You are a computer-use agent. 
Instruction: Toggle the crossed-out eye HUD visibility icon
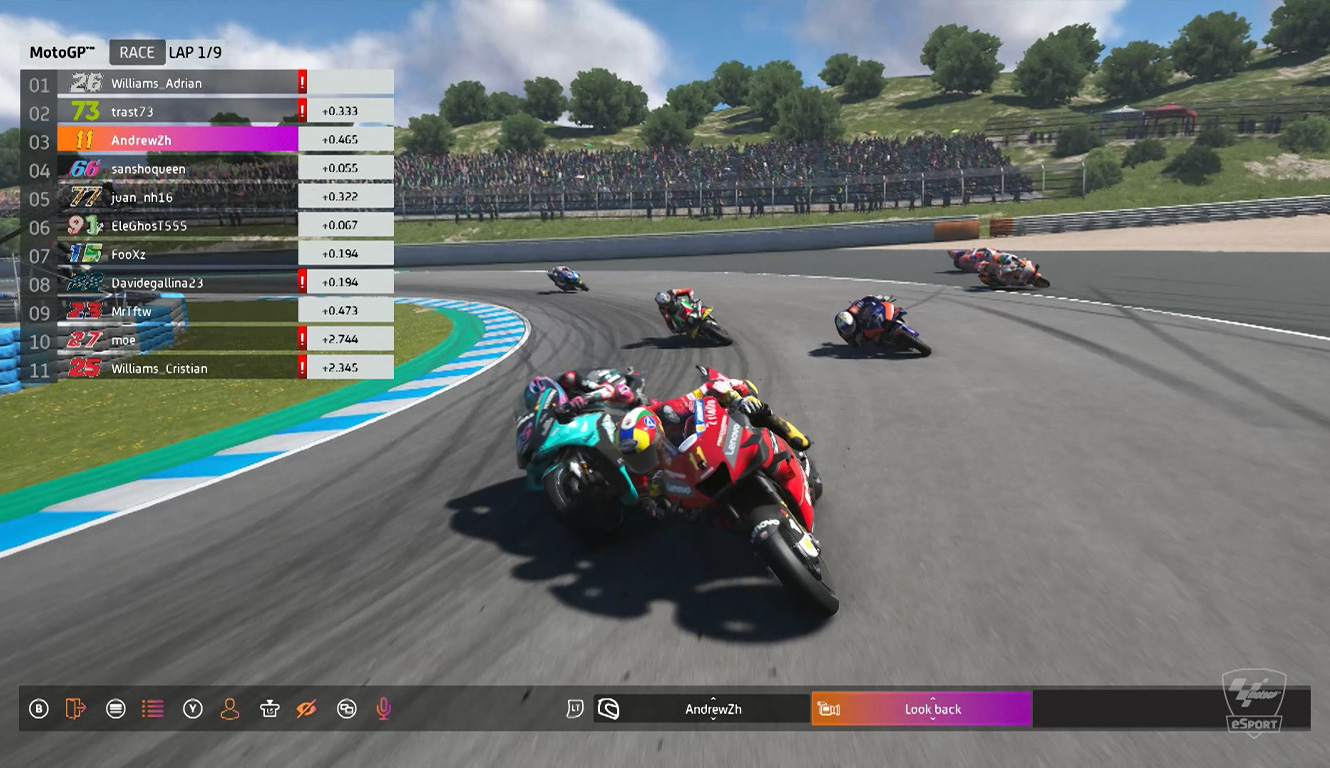pyautogui.click(x=307, y=709)
